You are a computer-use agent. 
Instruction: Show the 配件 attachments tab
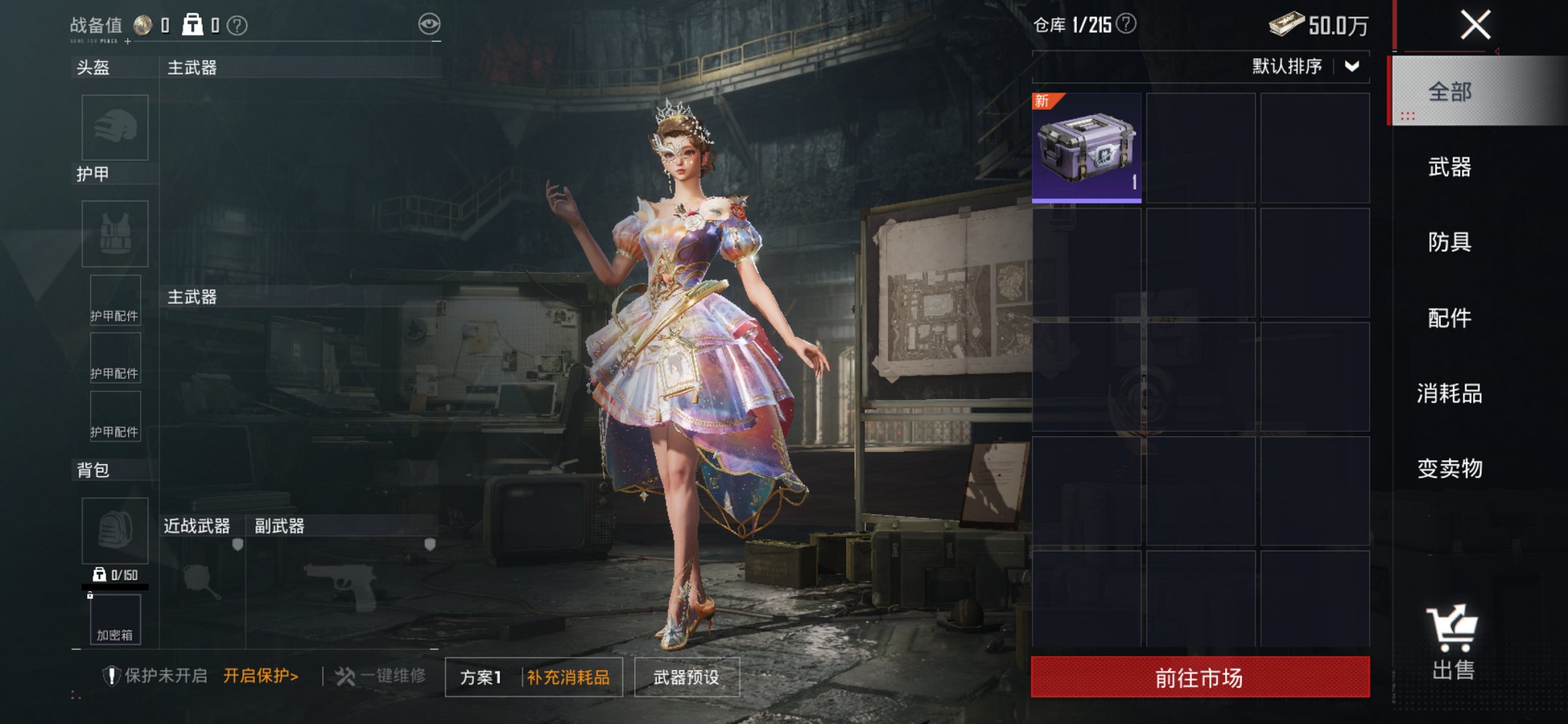pyautogui.click(x=1449, y=318)
